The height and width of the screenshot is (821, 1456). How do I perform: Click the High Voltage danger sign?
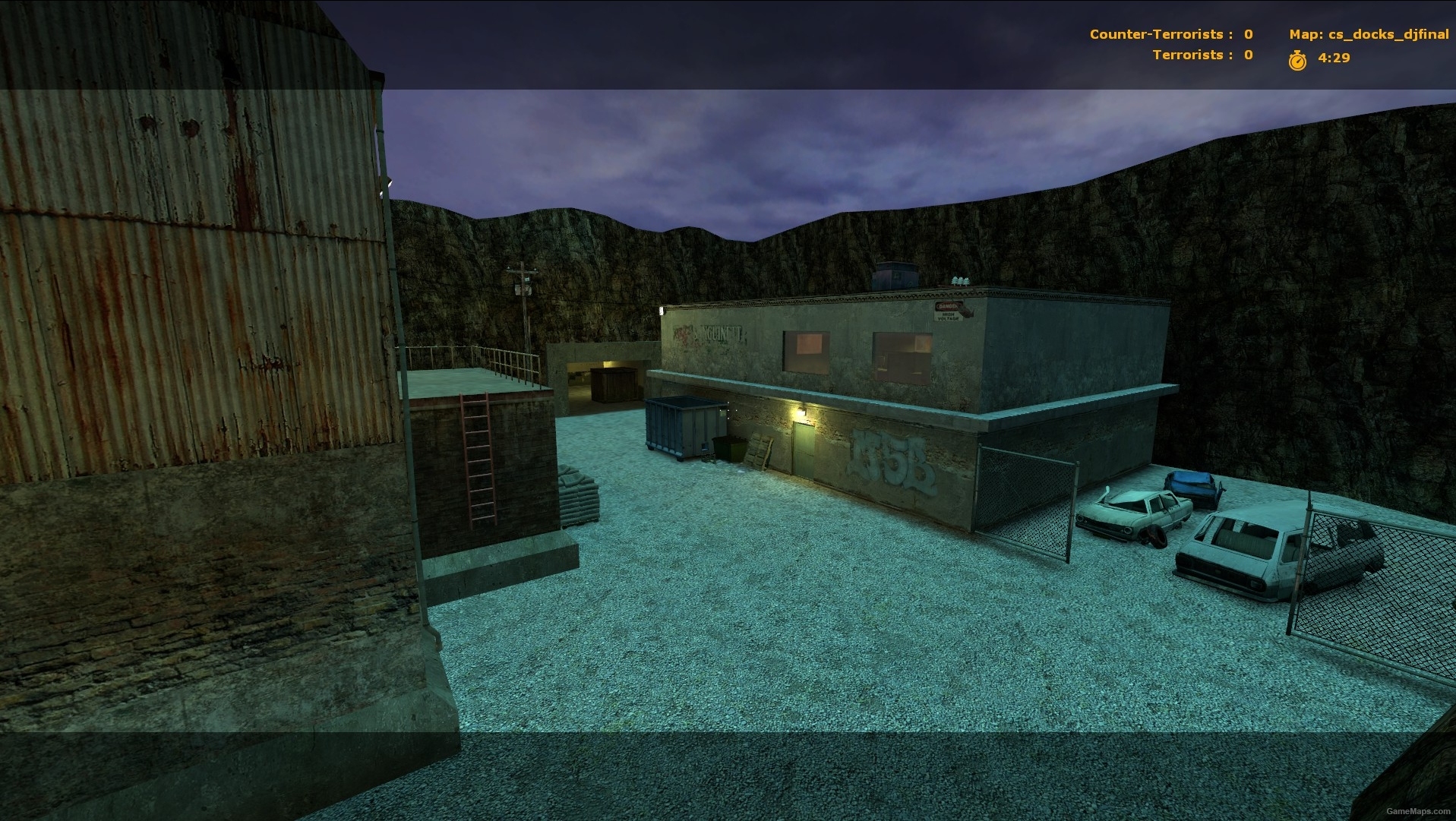946,311
